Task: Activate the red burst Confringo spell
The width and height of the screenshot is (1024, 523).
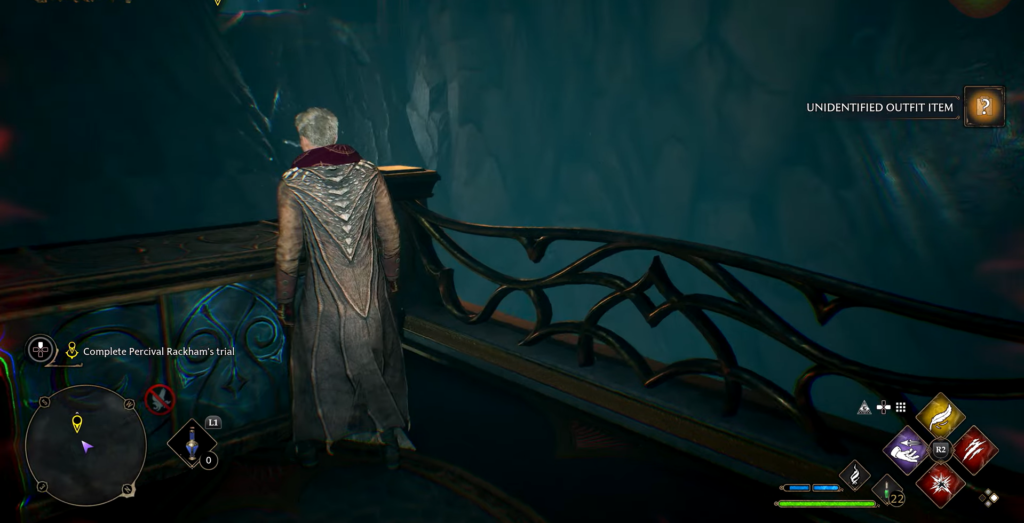Action: point(940,483)
